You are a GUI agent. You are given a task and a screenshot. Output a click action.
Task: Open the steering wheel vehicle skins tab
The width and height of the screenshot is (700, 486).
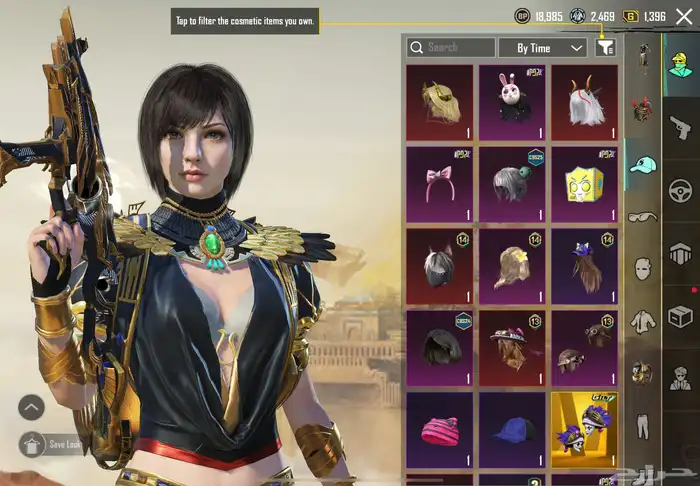(681, 189)
